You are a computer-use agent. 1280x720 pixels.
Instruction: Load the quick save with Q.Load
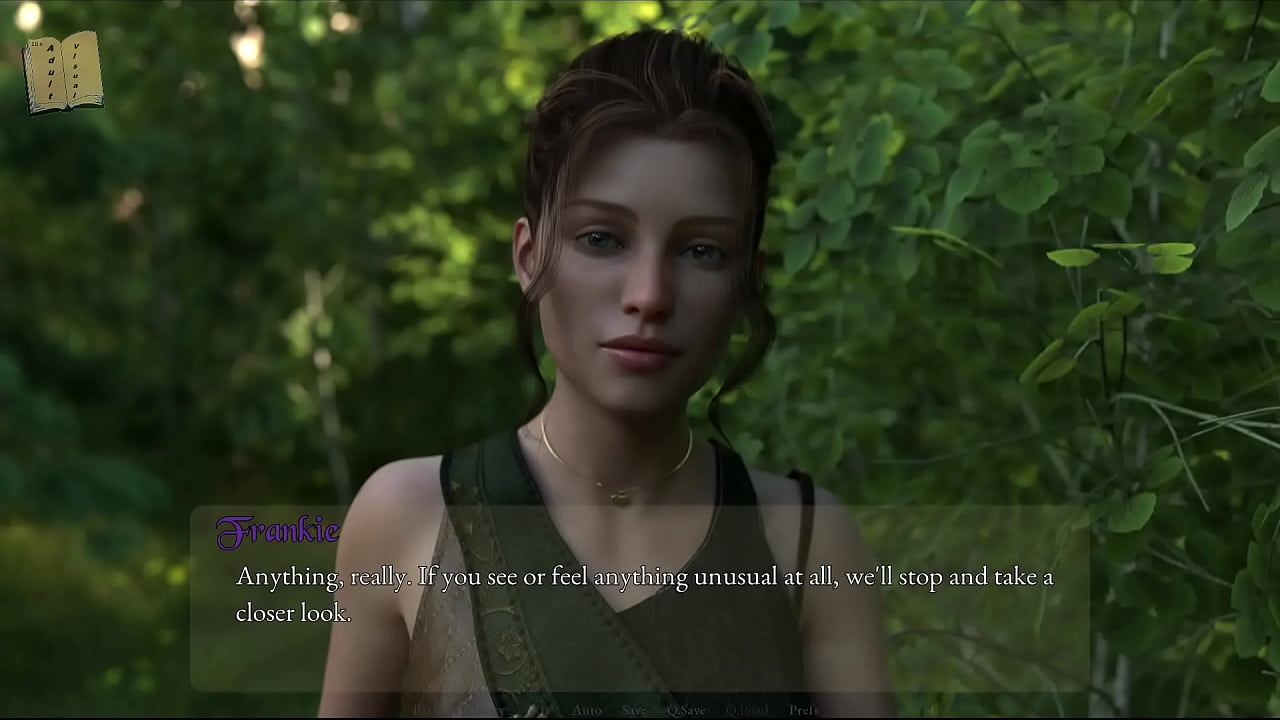click(x=746, y=710)
